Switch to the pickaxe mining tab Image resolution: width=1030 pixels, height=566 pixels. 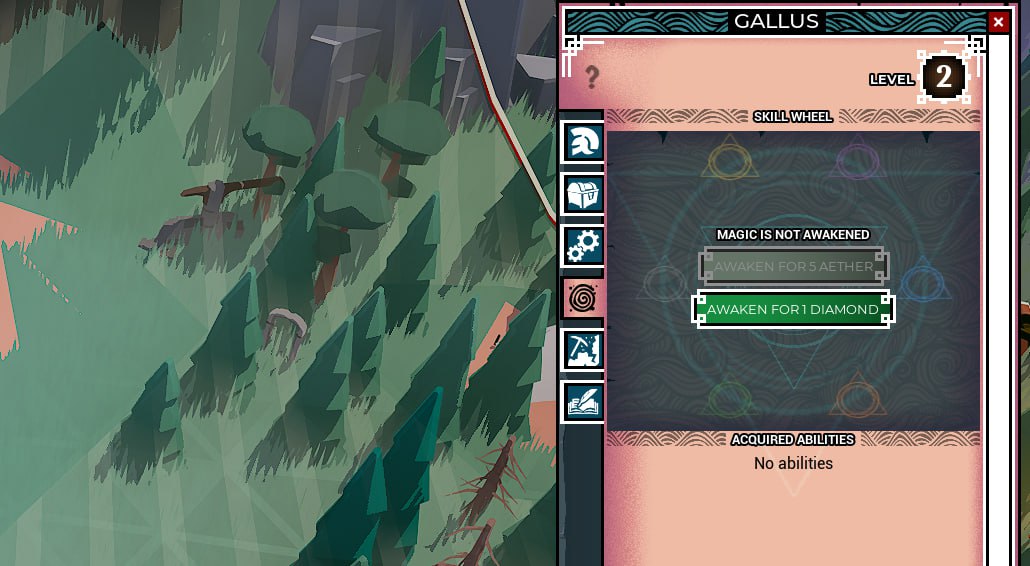(582, 350)
